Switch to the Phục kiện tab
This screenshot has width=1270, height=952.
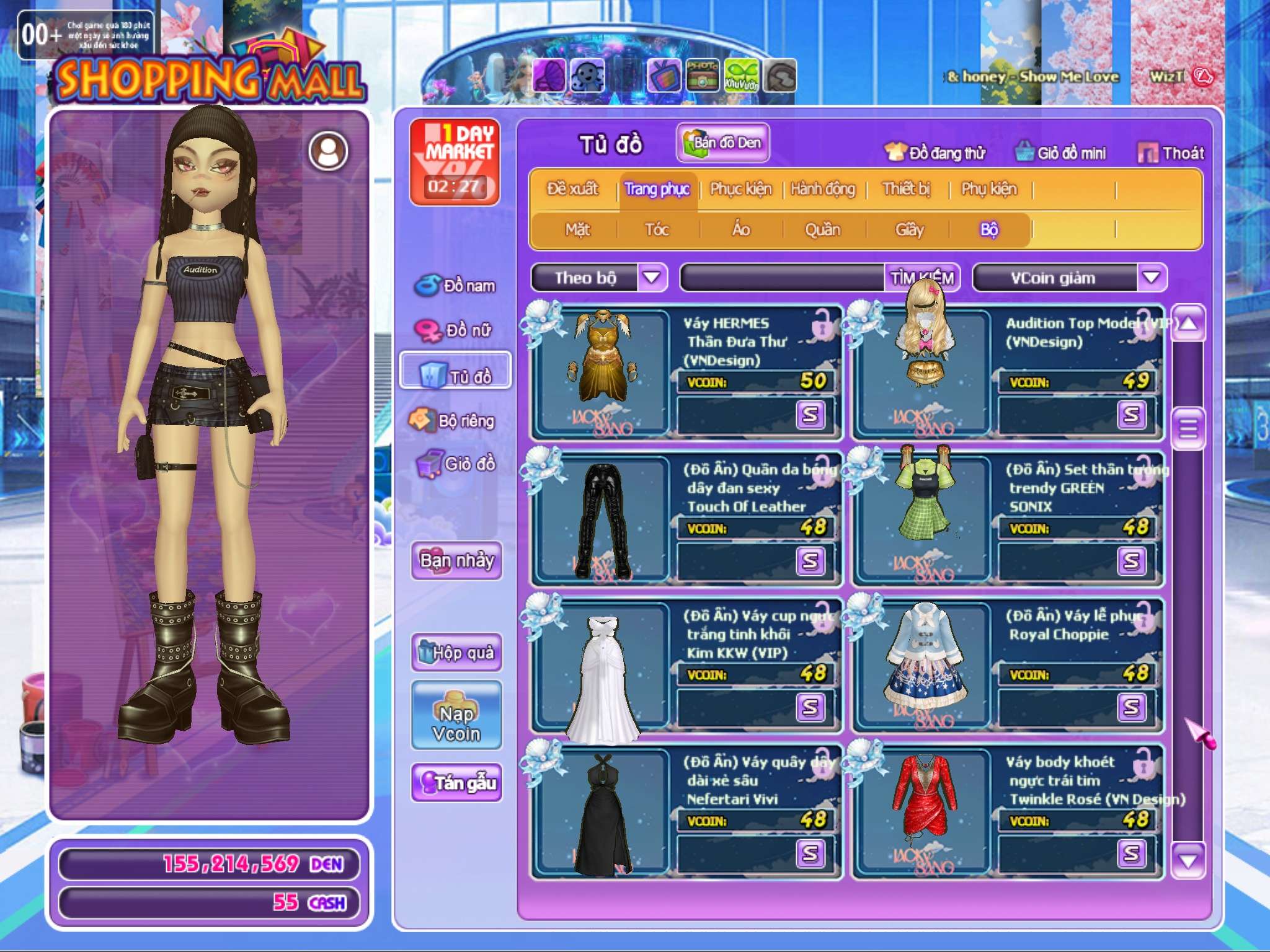click(x=740, y=189)
